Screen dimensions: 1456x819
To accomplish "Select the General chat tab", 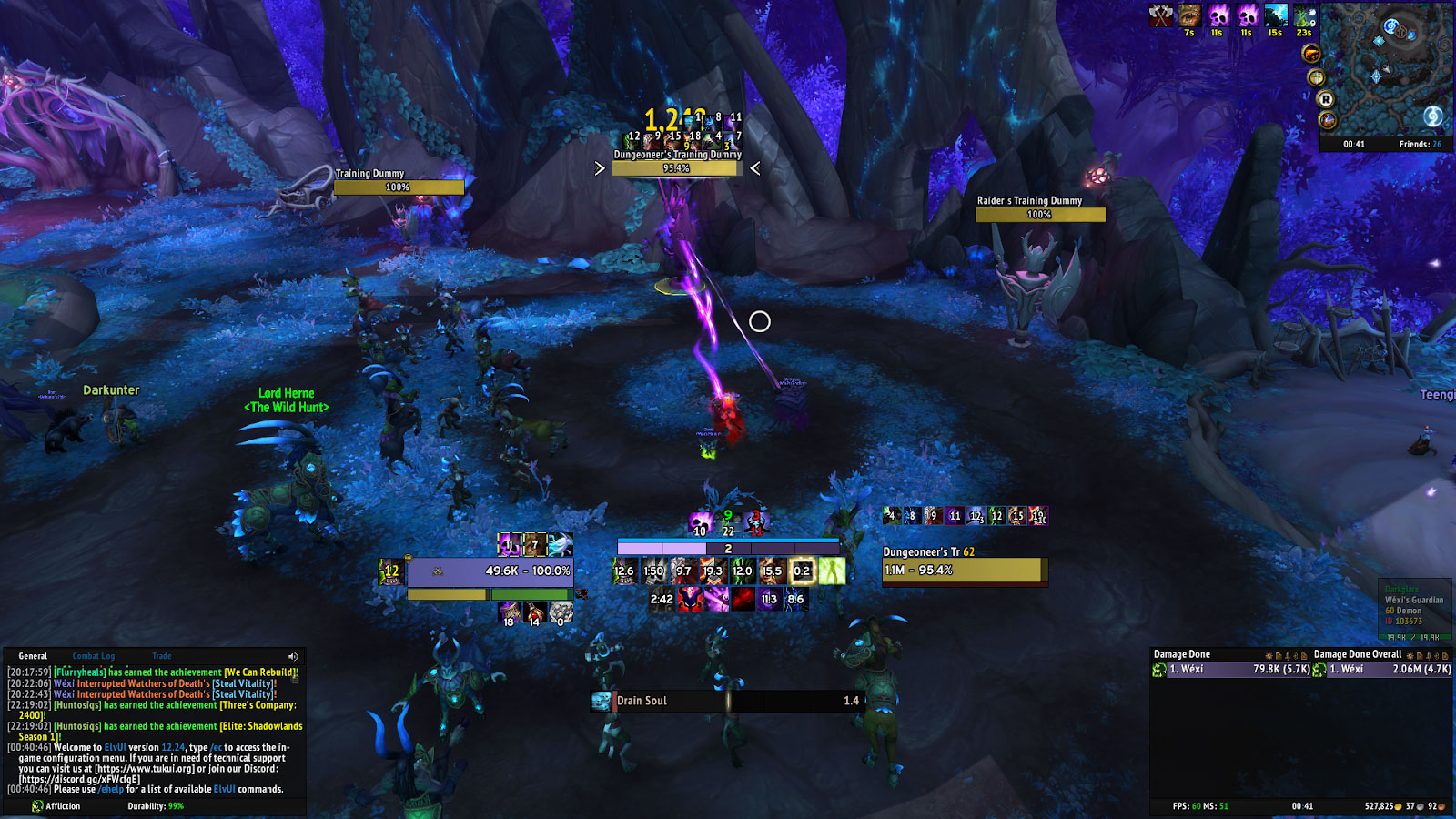I will 33,656.
